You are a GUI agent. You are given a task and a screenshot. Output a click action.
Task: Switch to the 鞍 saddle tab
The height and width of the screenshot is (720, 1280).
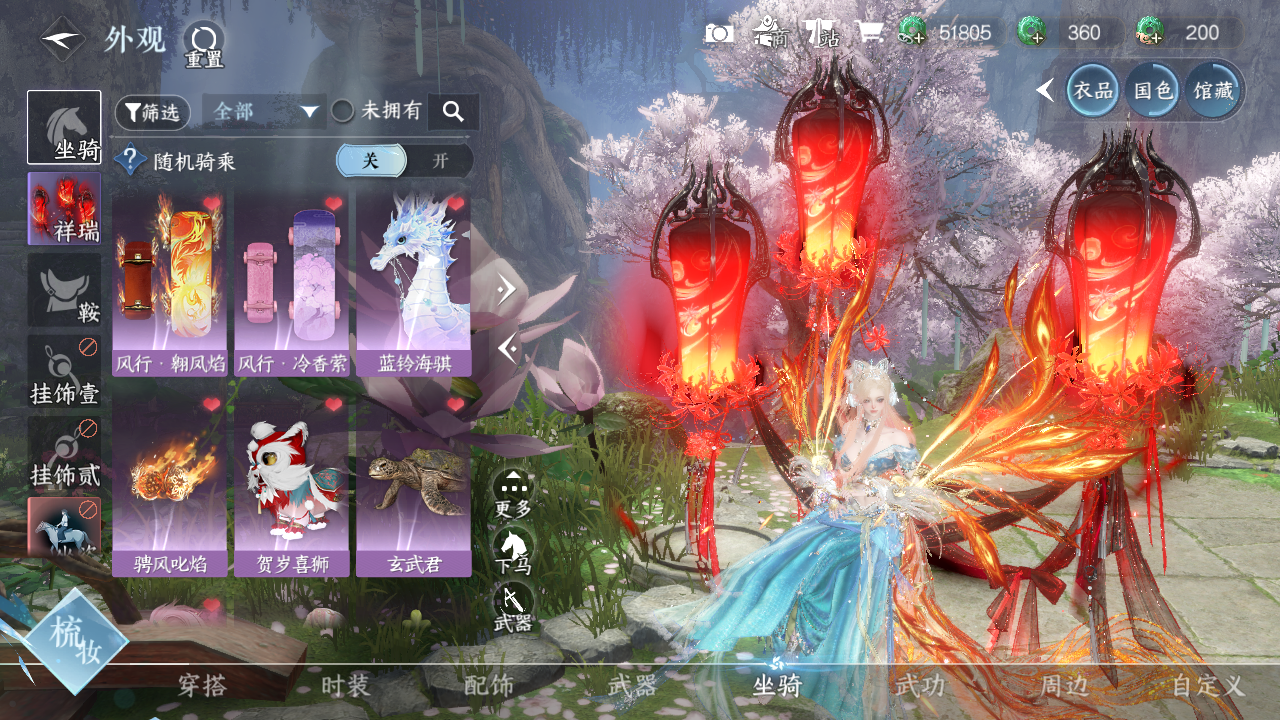click(x=65, y=289)
